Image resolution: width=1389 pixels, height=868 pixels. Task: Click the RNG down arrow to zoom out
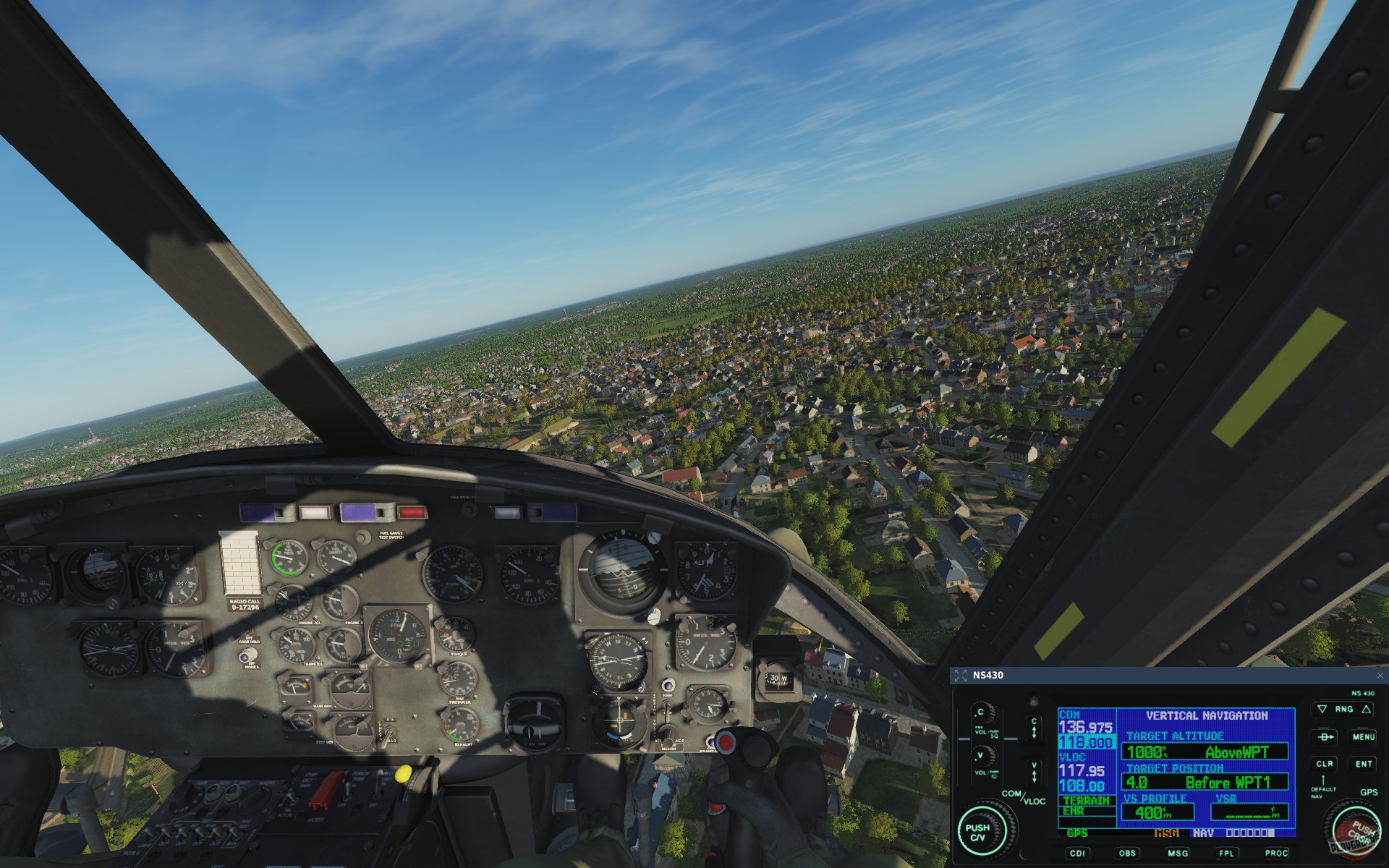click(x=1322, y=709)
